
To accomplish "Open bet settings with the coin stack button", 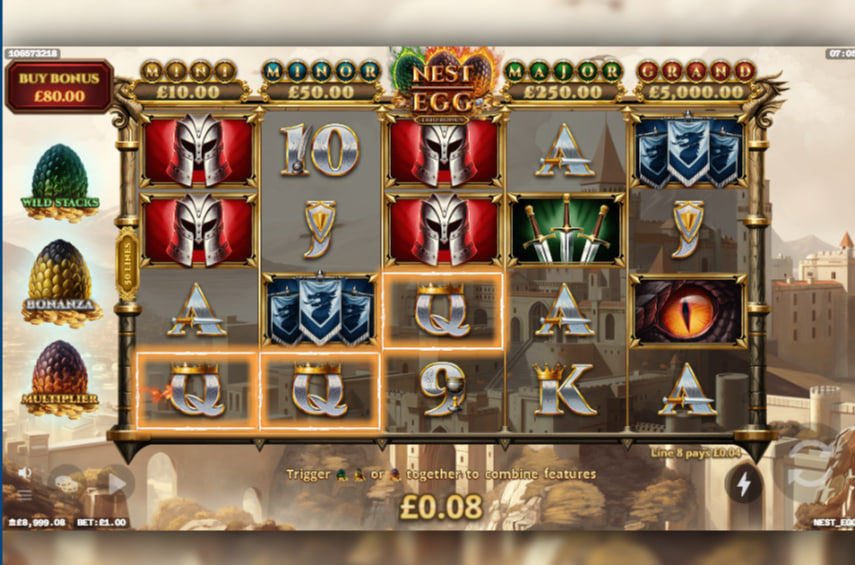I will point(68,483).
